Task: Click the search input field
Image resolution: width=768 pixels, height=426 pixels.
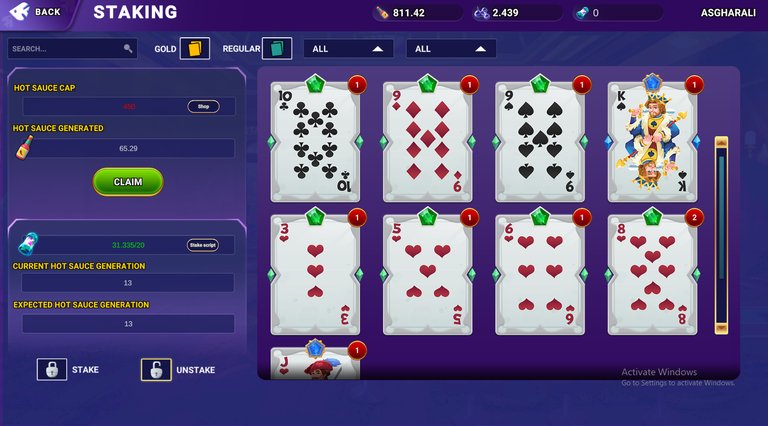Action: [66, 48]
